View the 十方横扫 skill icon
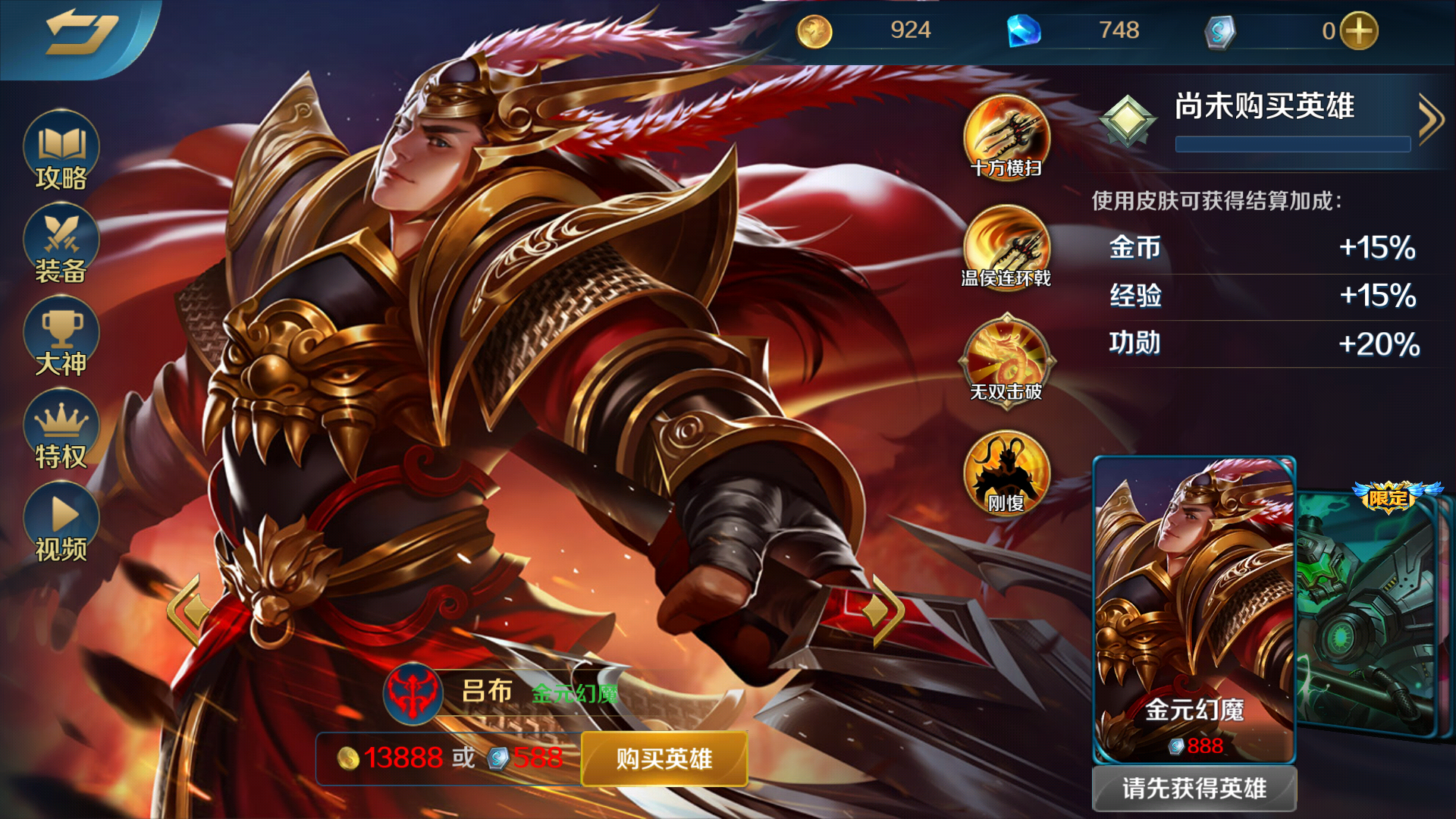 [1006, 136]
